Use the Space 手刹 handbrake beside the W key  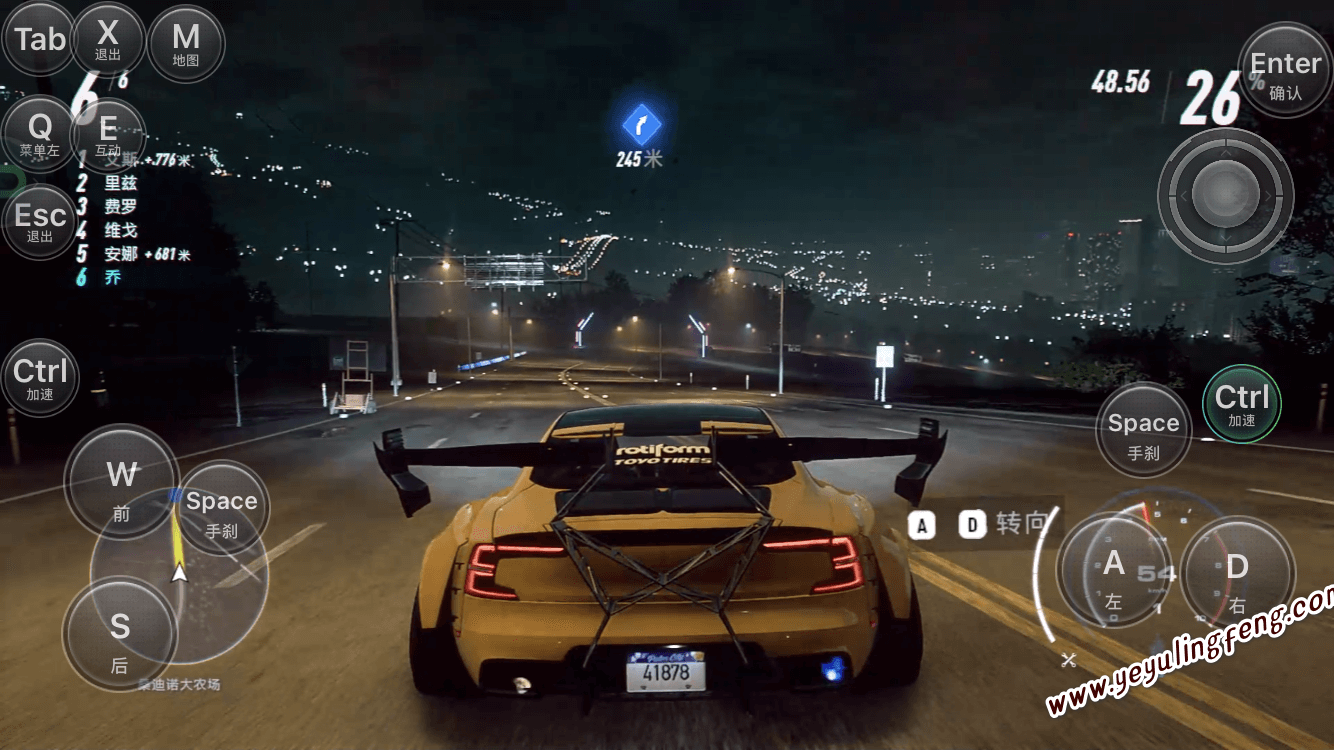coord(222,509)
